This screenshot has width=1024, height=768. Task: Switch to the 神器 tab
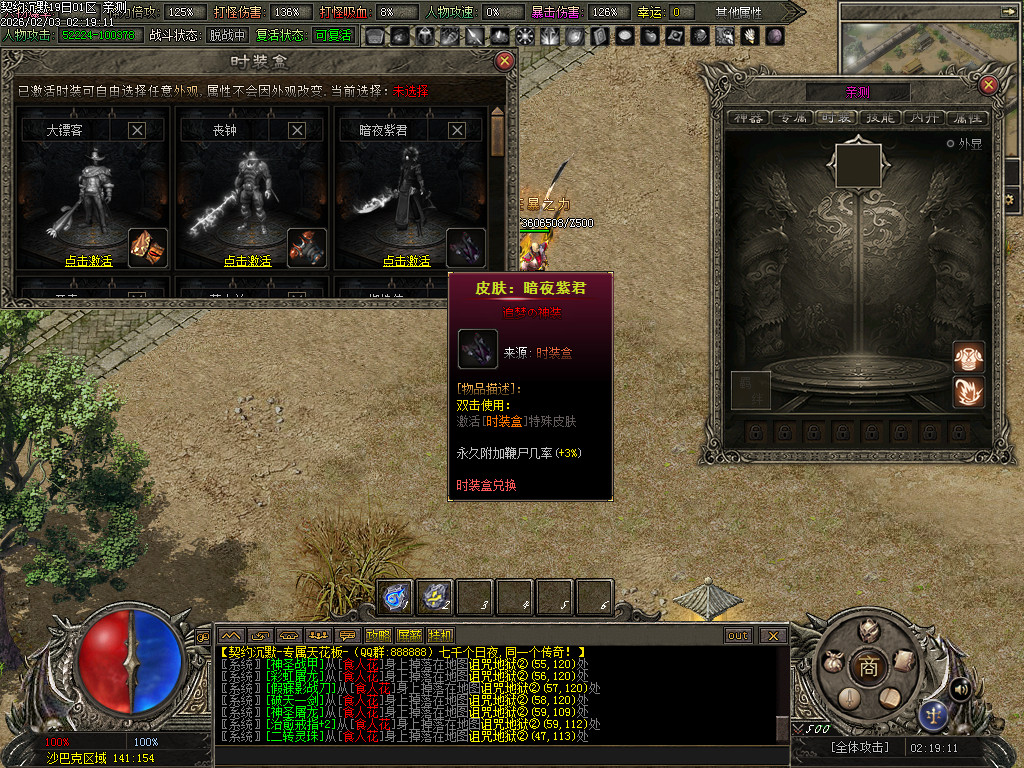point(748,118)
